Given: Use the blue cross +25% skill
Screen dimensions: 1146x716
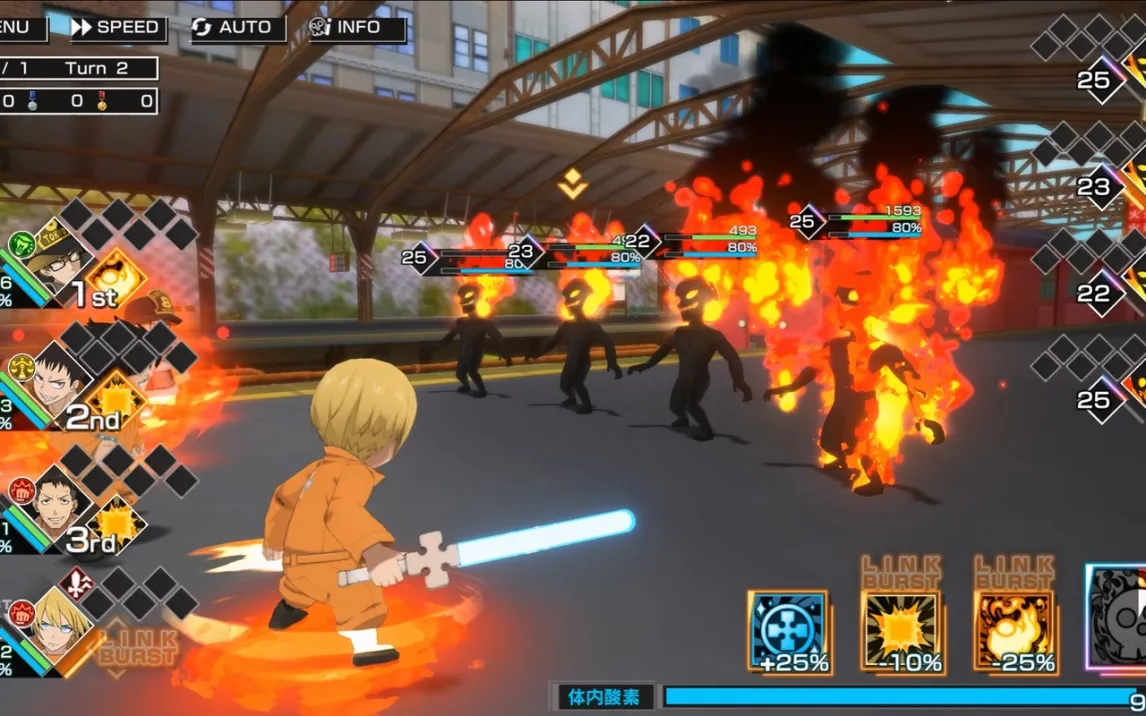Looking at the screenshot, I should 788,631.
